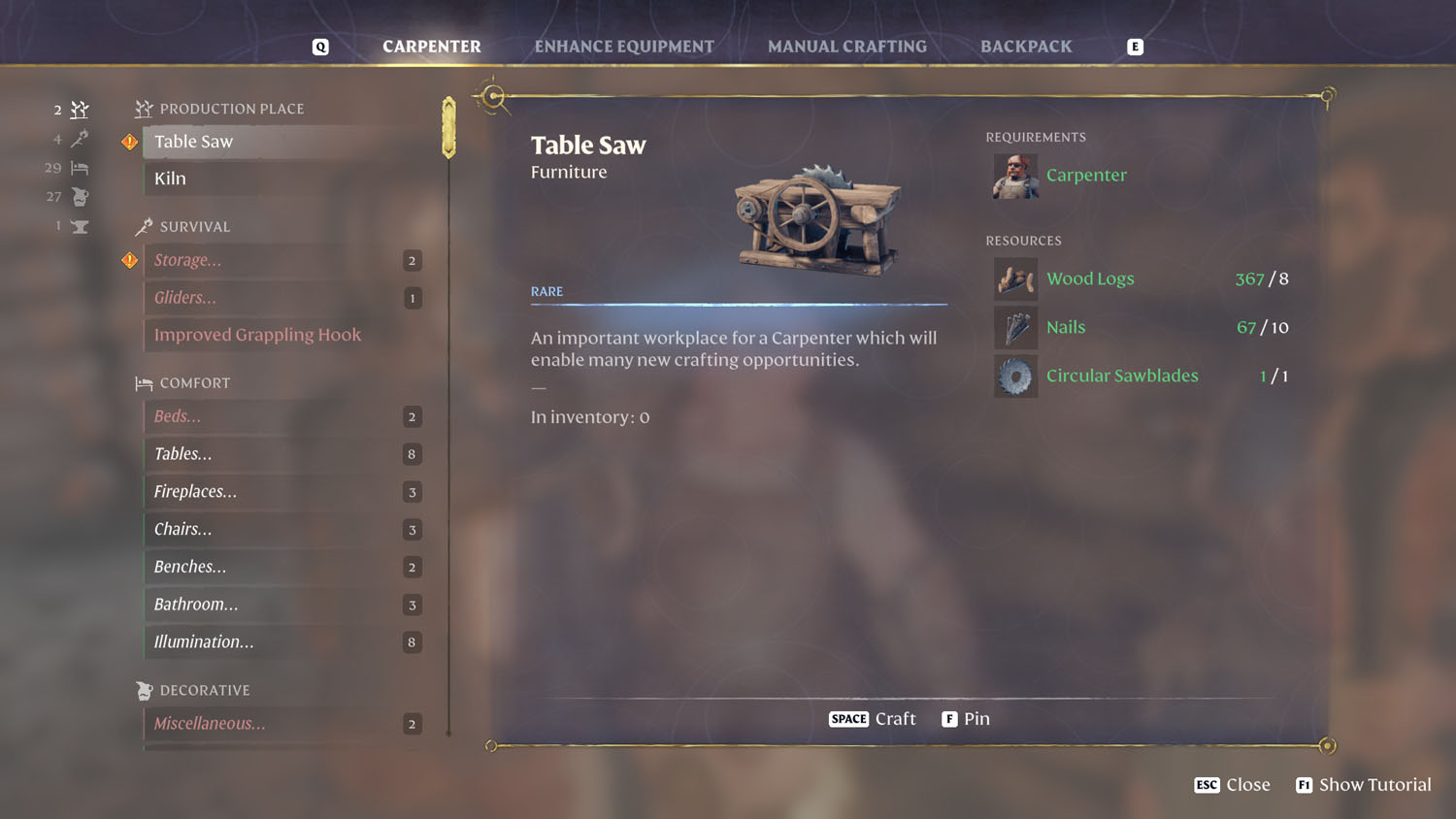Pin the Table Saw recipe
The image size is (1456, 819).
[x=966, y=719]
